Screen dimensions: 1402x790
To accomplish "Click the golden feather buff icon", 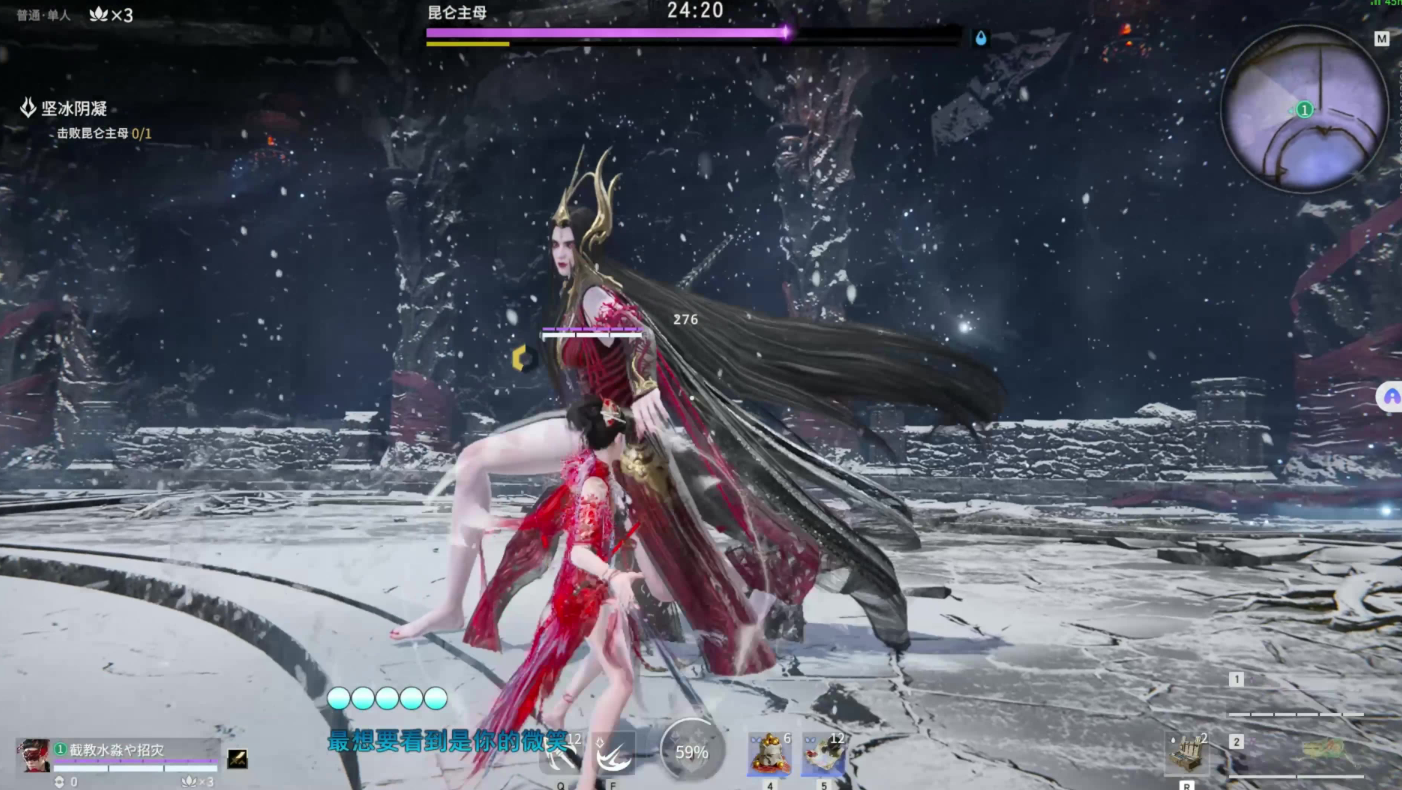I will pyautogui.click(x=237, y=759).
